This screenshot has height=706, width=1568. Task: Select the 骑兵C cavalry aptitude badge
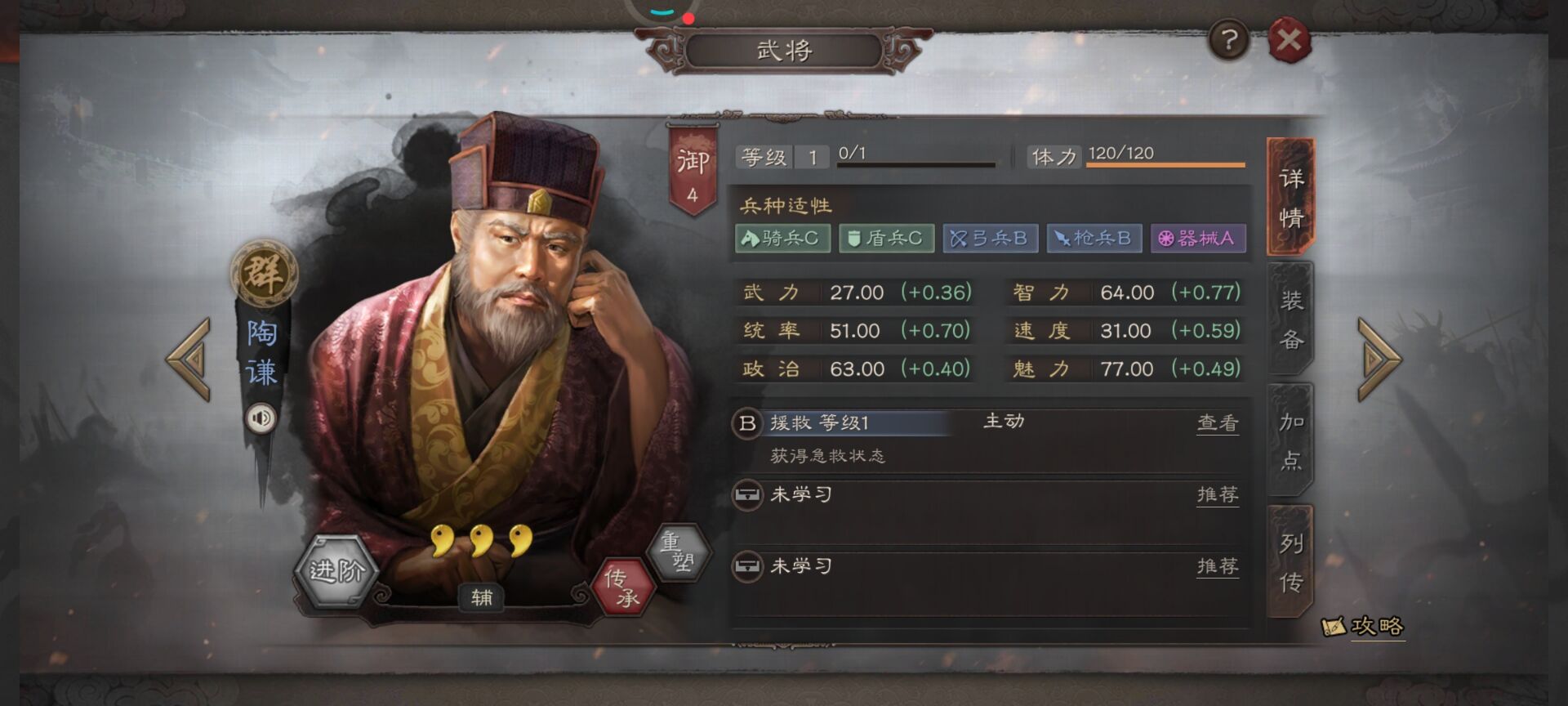[x=784, y=239]
